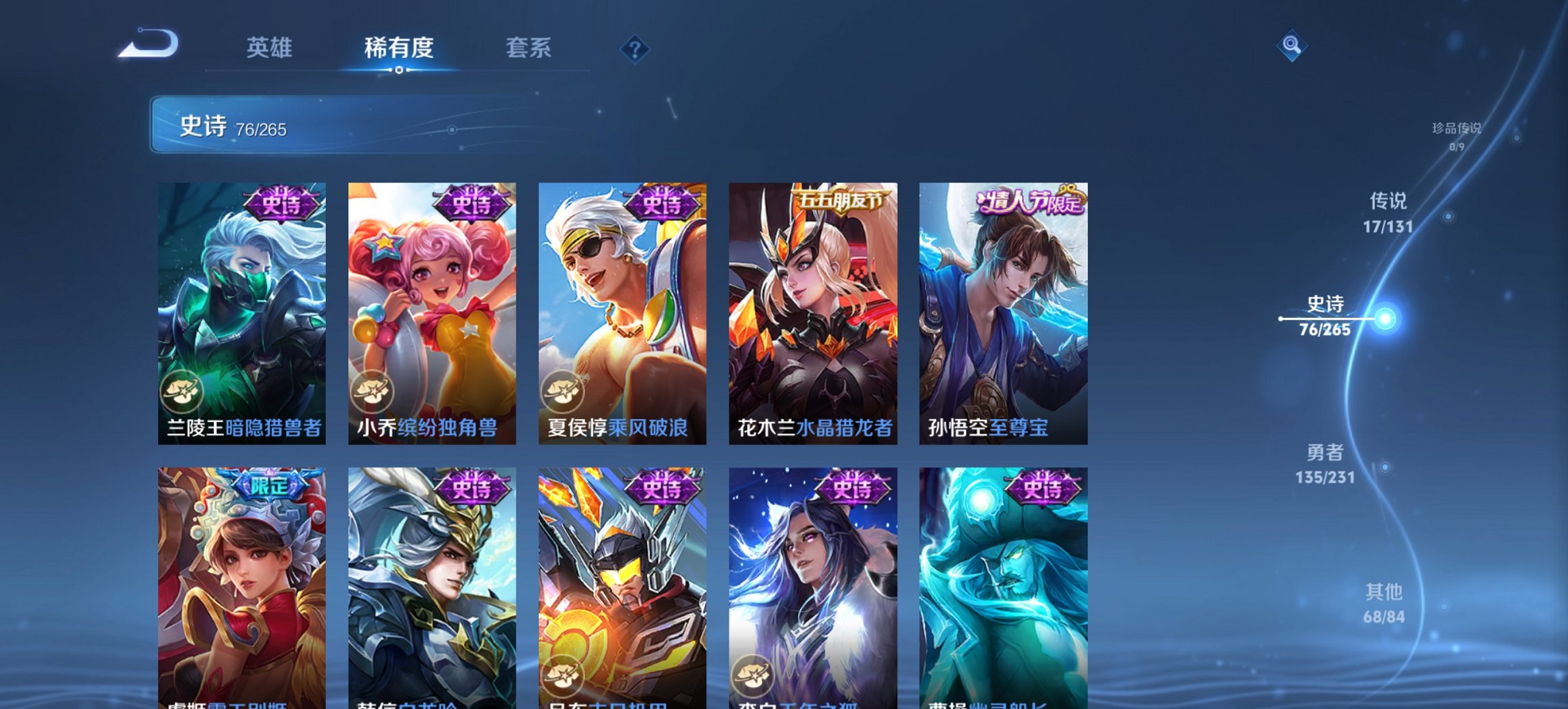Image resolution: width=1568 pixels, height=709 pixels.
Task: Open the 花木兰水晶猎龙者 skin card
Action: tap(811, 308)
